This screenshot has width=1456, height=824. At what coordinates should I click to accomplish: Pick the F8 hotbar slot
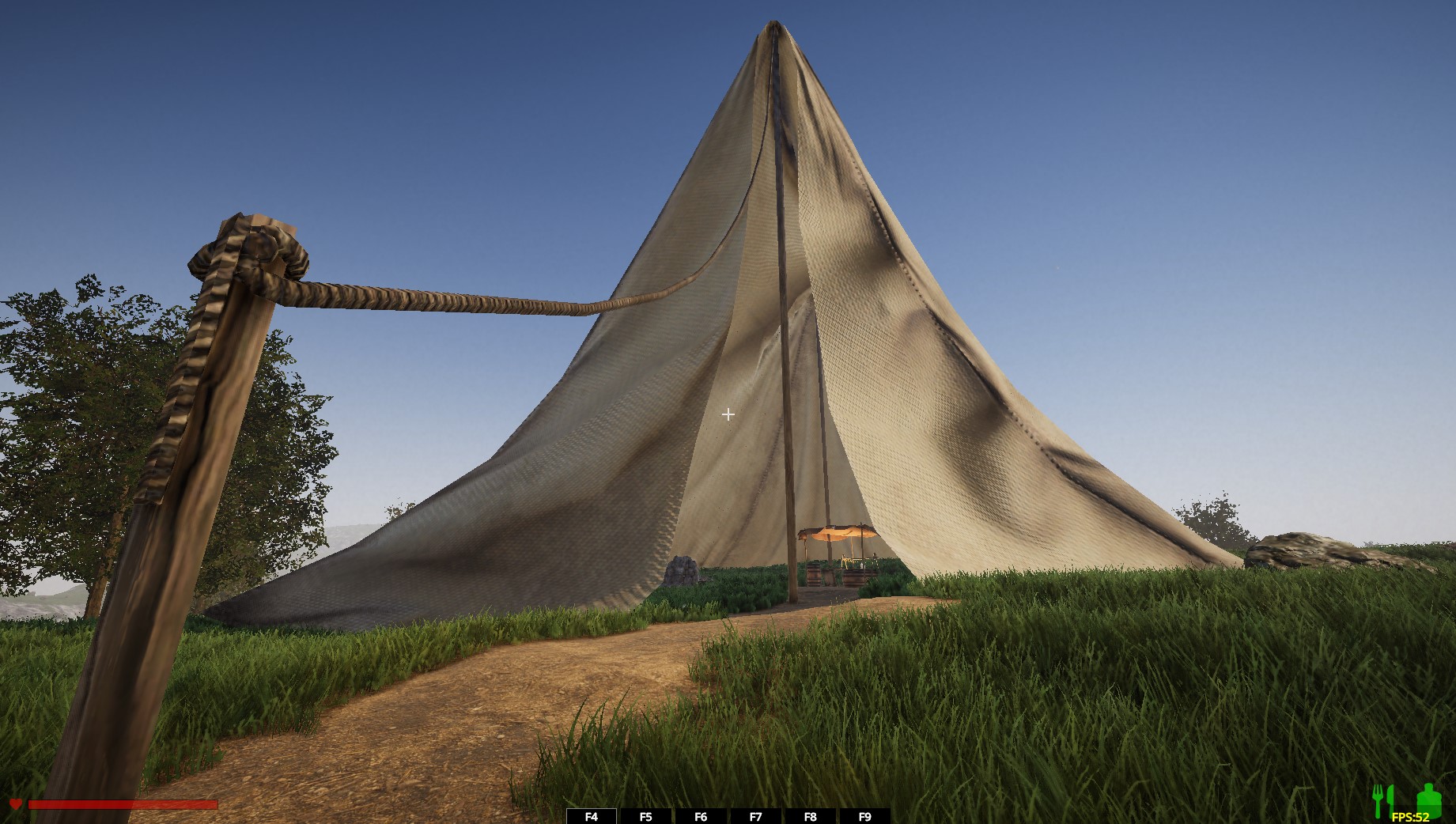tap(810, 816)
